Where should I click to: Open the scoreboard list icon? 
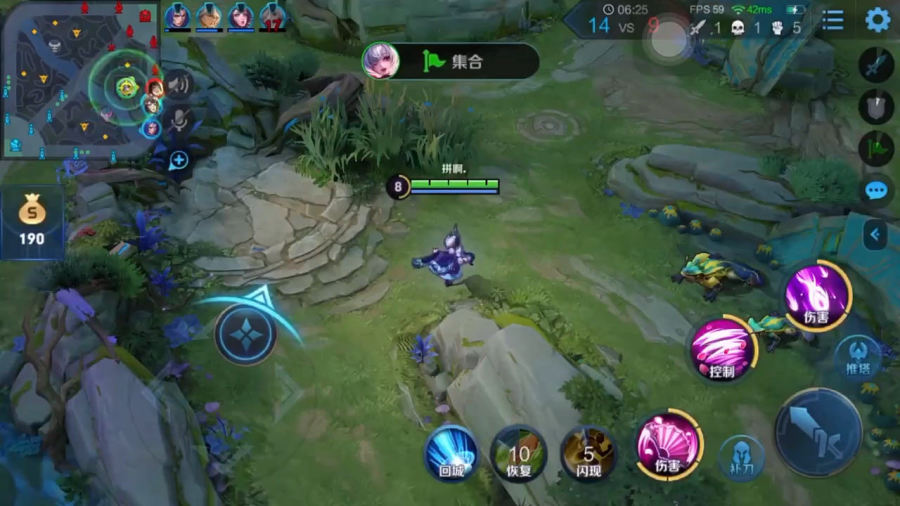[833, 20]
